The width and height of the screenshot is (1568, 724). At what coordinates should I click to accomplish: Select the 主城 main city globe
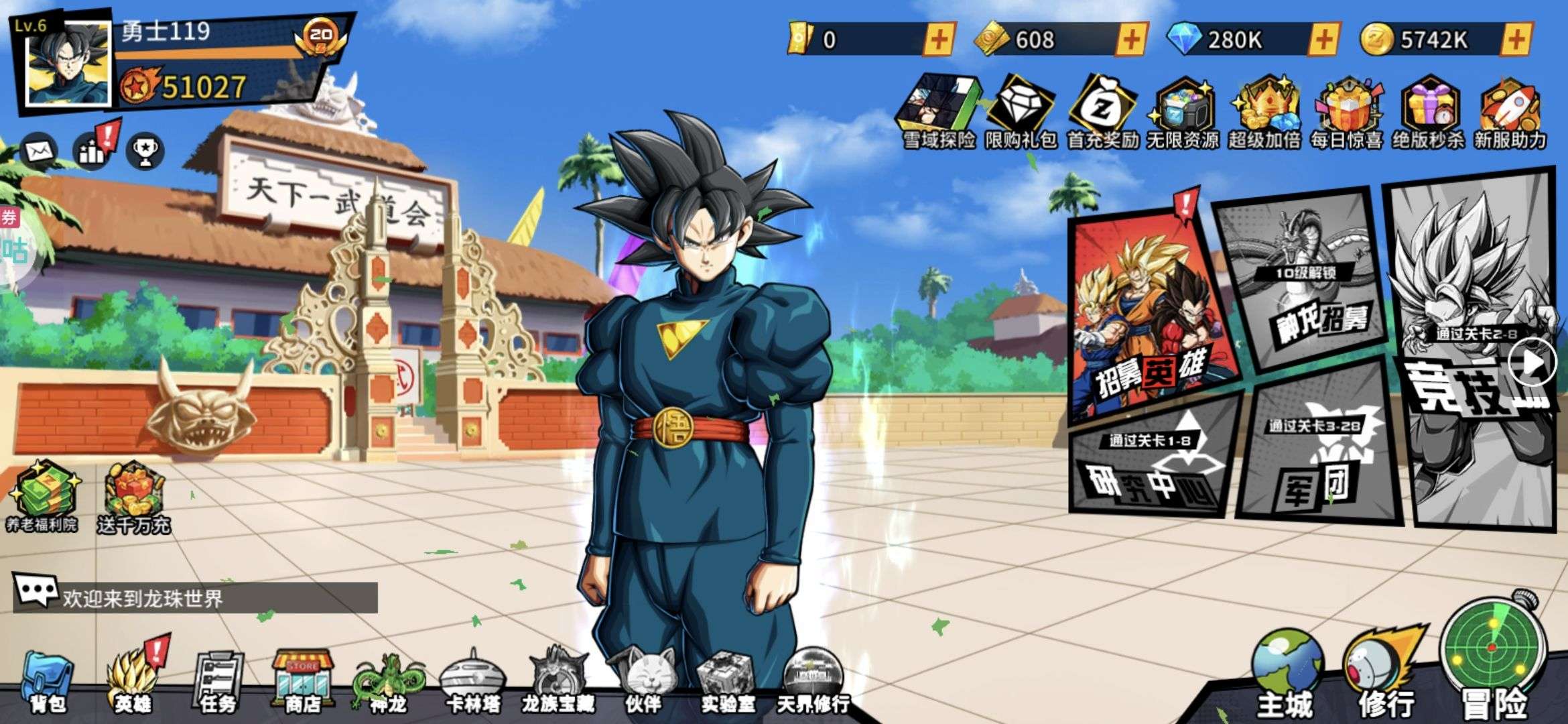coord(1285,674)
